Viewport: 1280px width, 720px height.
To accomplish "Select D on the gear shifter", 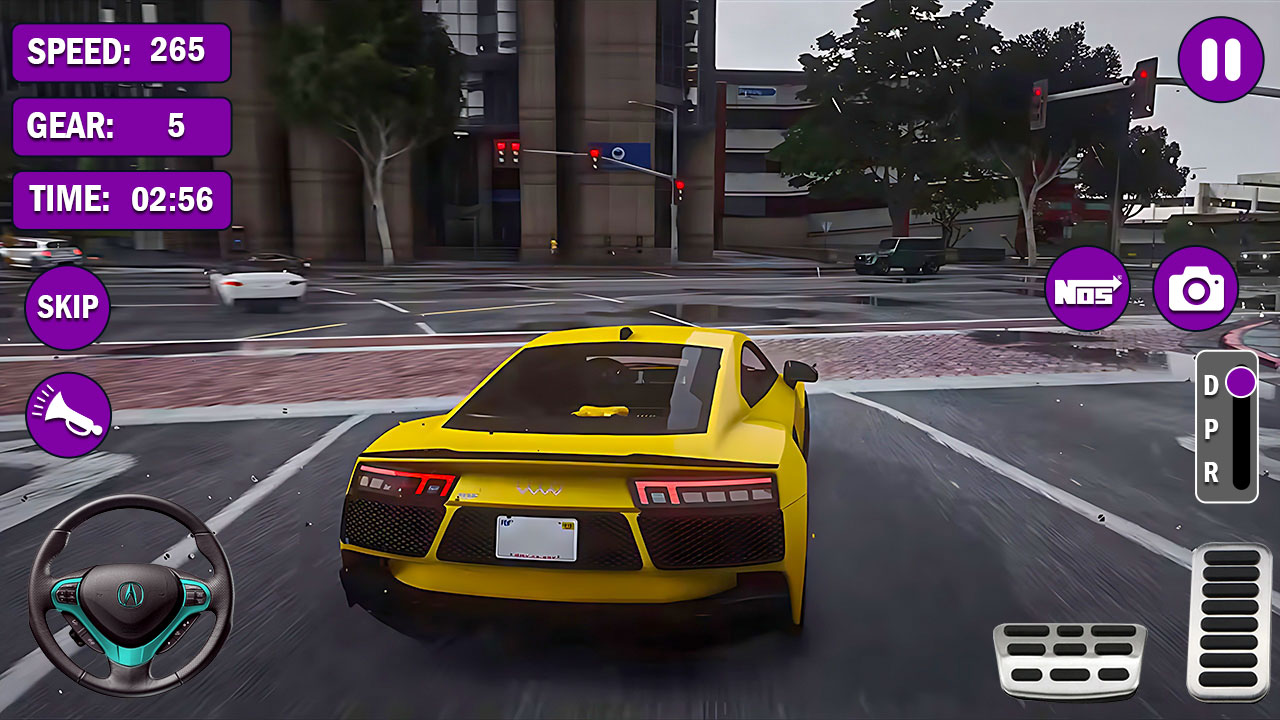I will 1212,383.
